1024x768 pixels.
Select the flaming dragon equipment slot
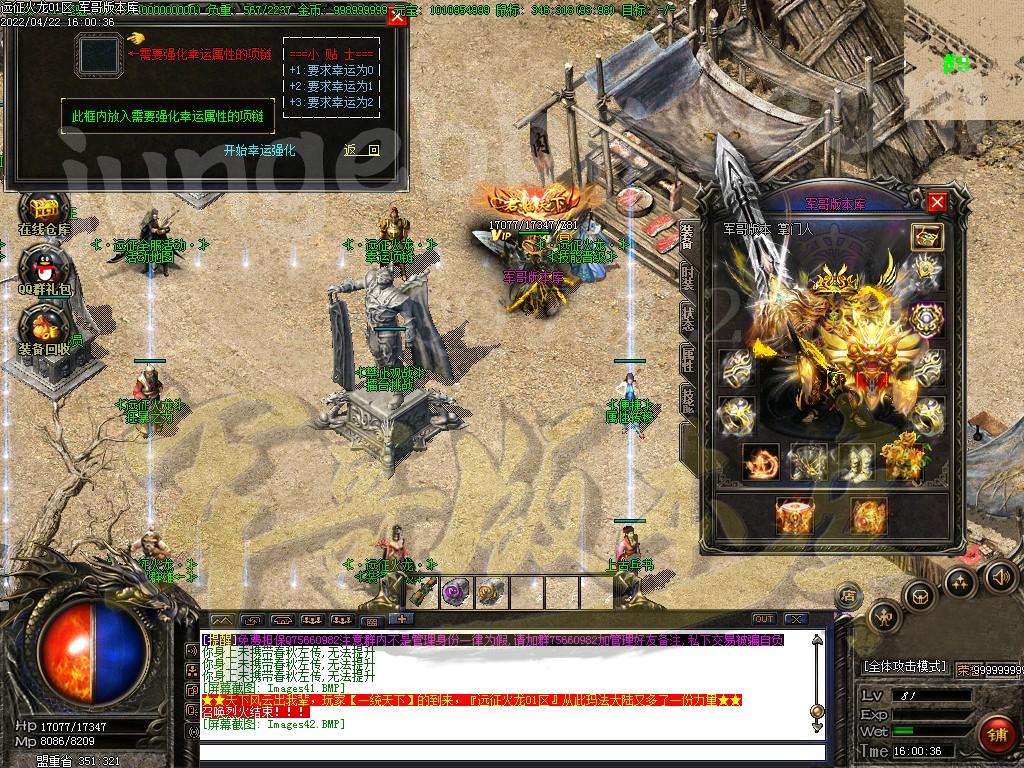point(760,461)
